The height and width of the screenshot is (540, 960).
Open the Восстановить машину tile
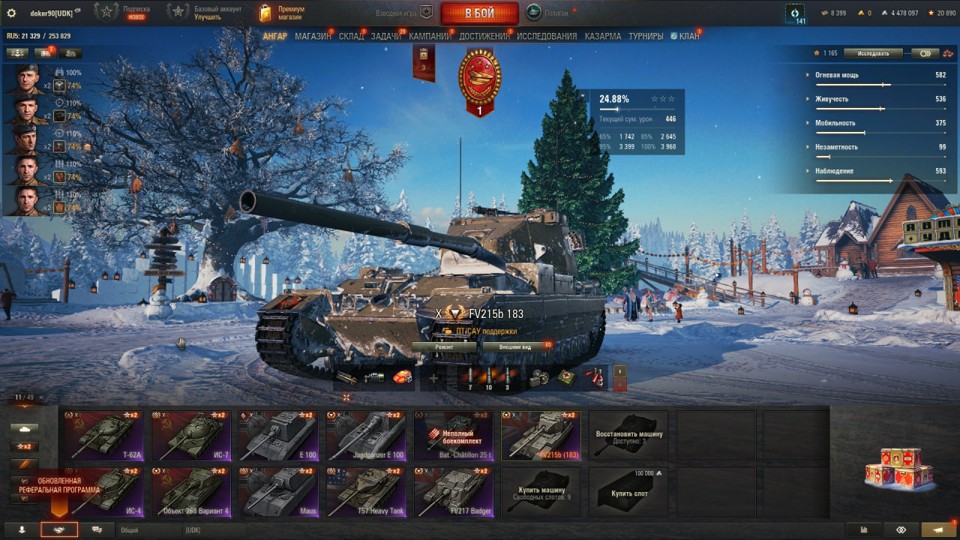pyautogui.click(x=628, y=435)
